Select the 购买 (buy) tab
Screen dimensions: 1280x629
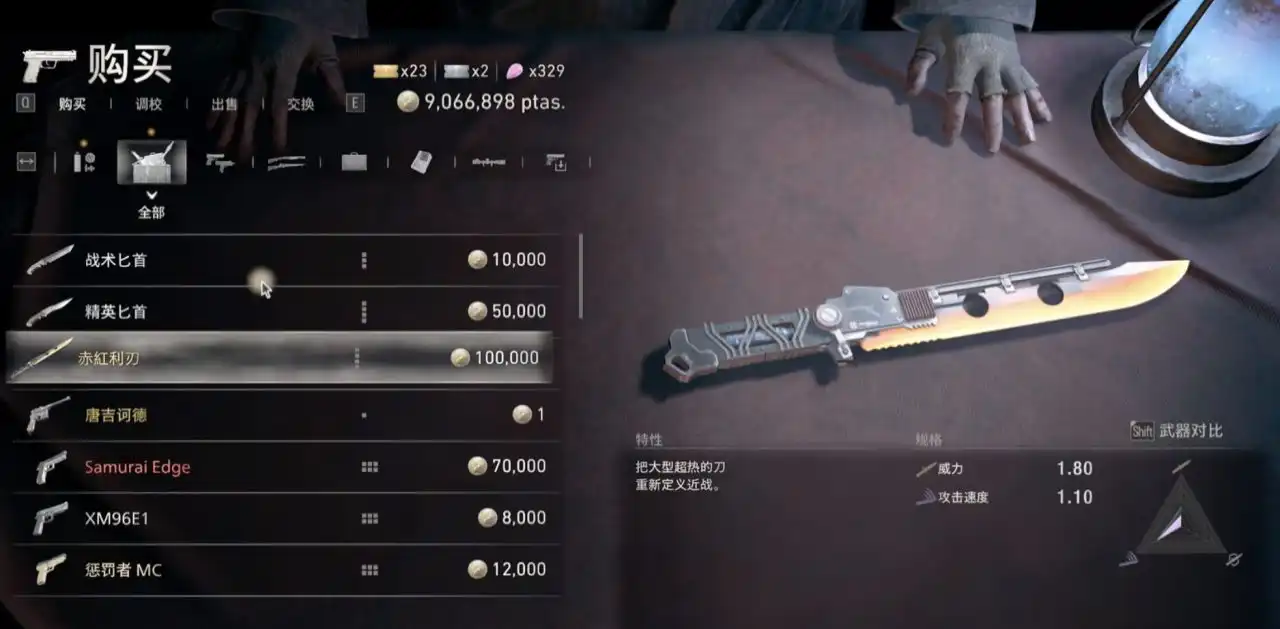(72, 104)
